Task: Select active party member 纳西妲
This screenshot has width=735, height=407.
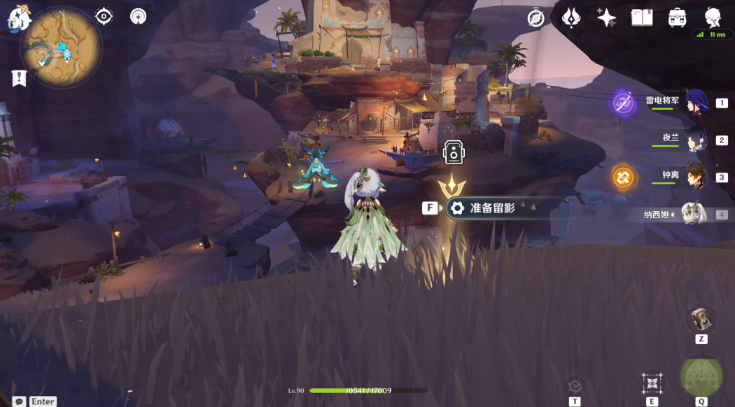Action: point(693,214)
